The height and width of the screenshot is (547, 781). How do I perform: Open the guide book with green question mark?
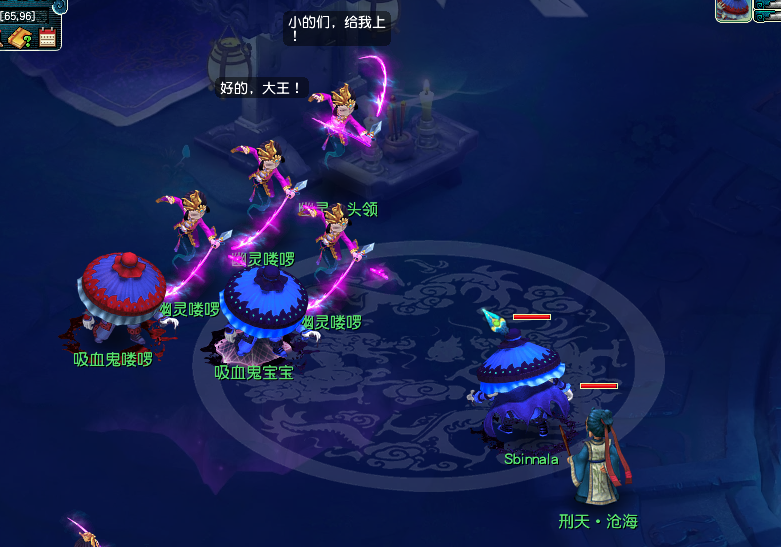tap(18, 38)
